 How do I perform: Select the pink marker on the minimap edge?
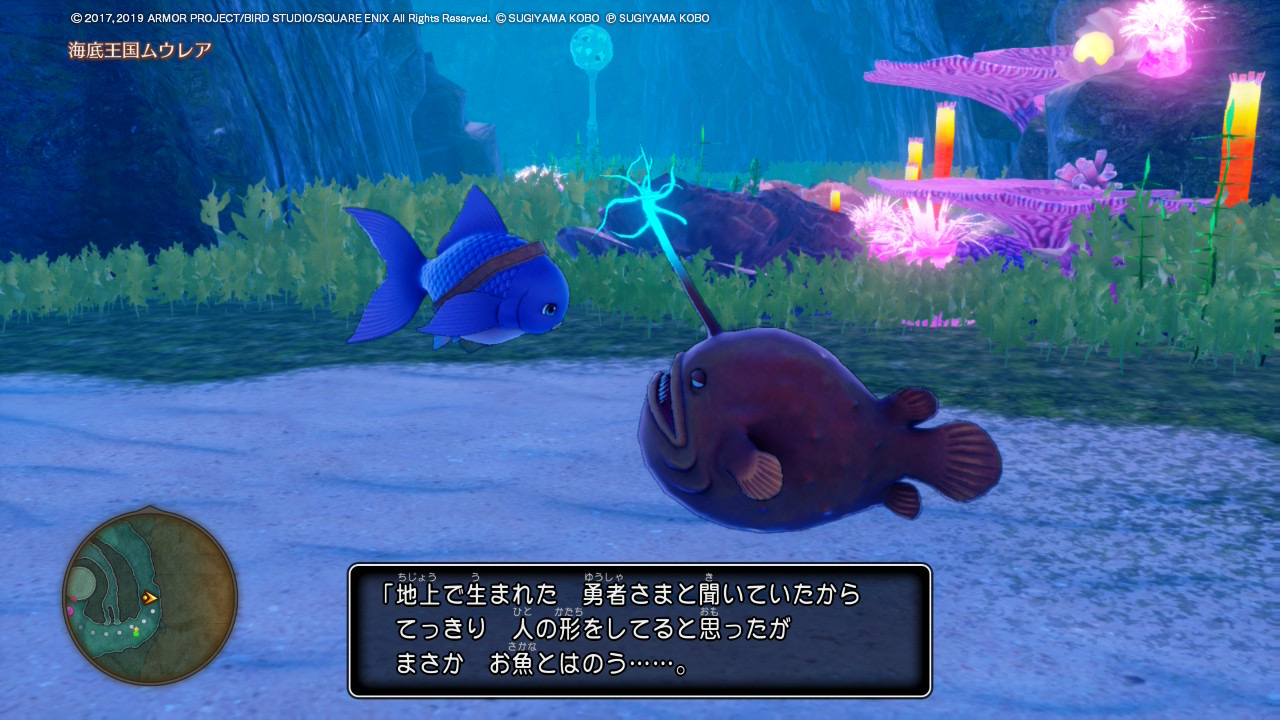point(69,610)
